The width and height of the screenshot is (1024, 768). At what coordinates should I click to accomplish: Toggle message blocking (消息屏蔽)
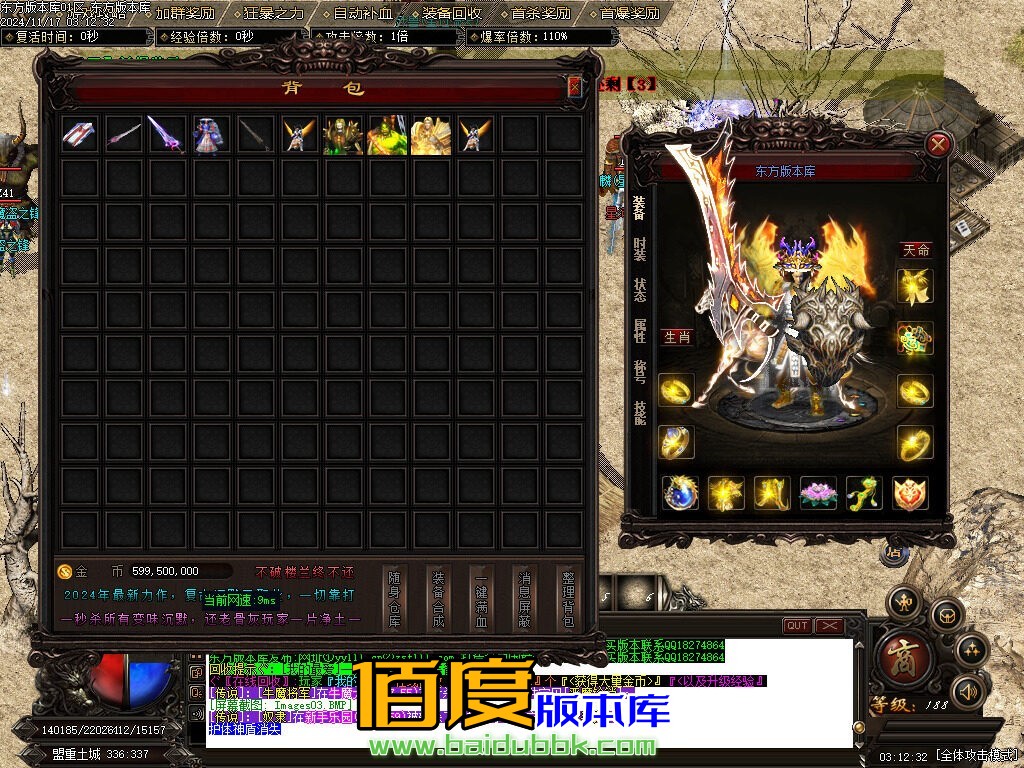524,599
